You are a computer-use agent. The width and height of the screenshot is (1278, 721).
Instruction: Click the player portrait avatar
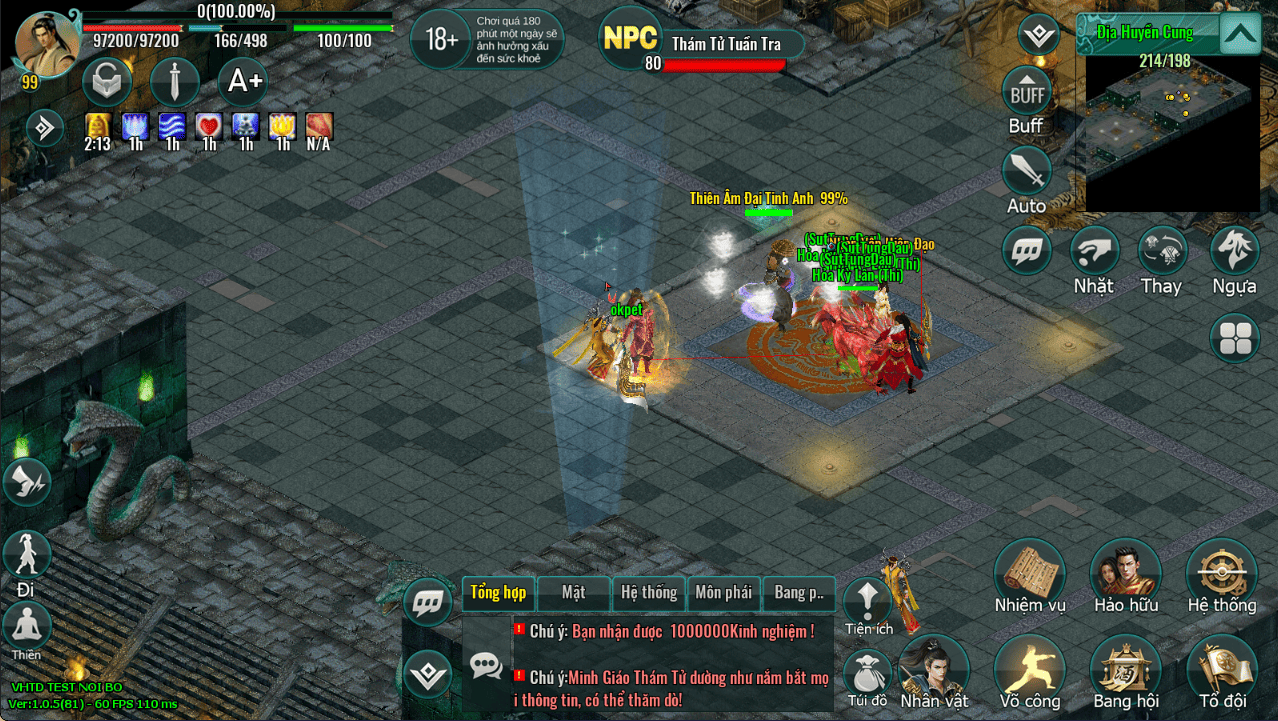[47, 45]
